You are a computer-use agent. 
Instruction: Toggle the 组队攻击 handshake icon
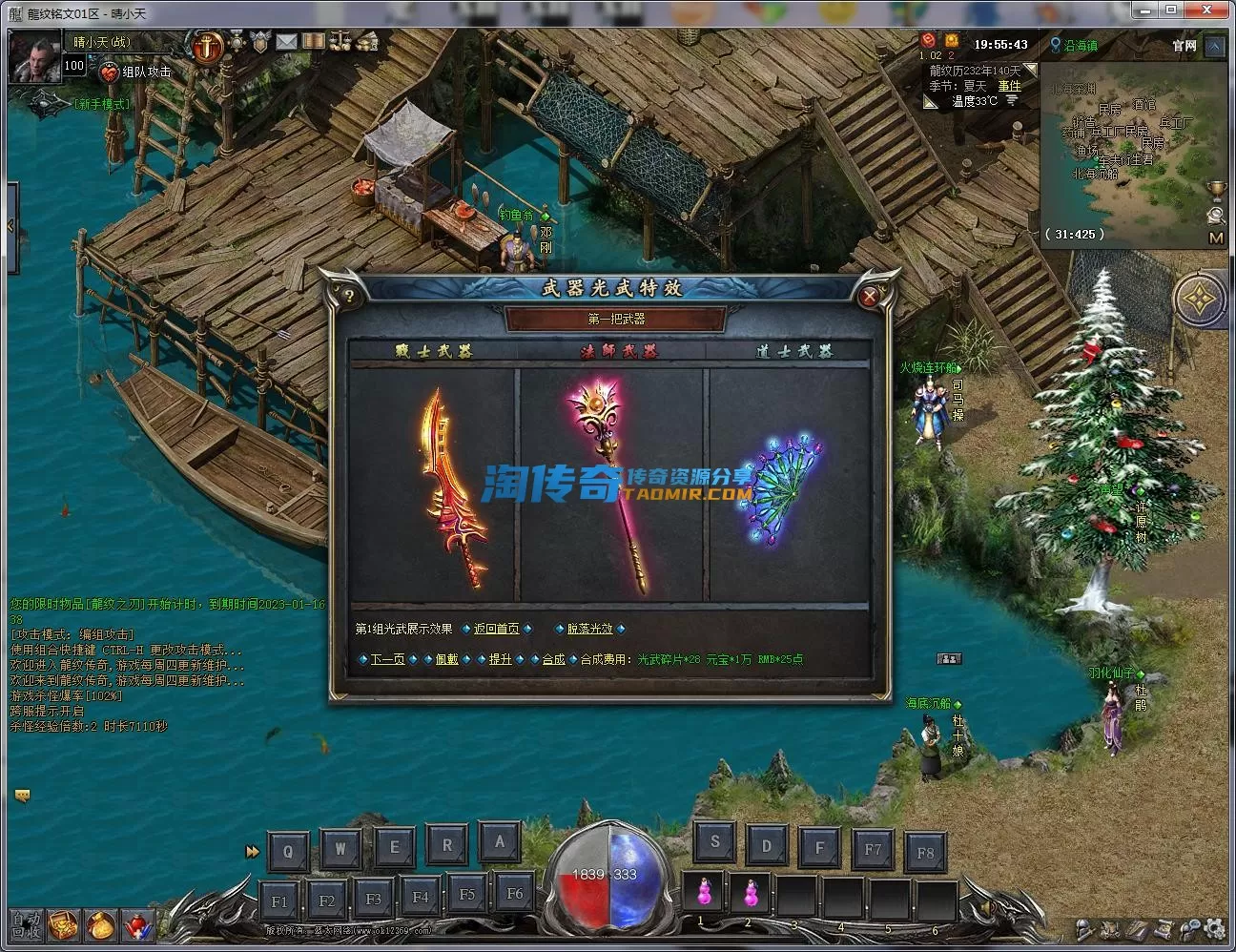pos(110,72)
